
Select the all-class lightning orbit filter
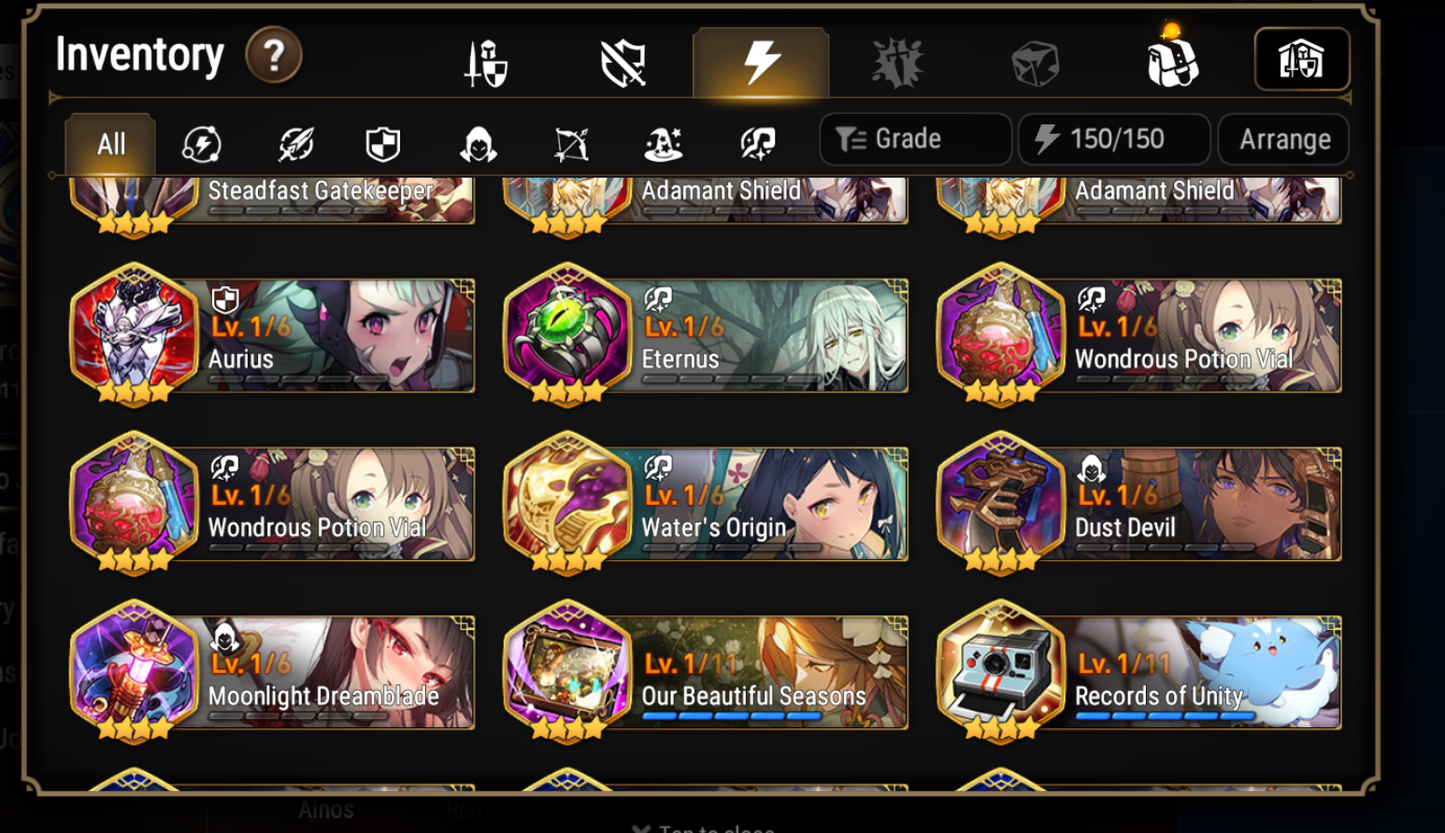pyautogui.click(x=203, y=143)
